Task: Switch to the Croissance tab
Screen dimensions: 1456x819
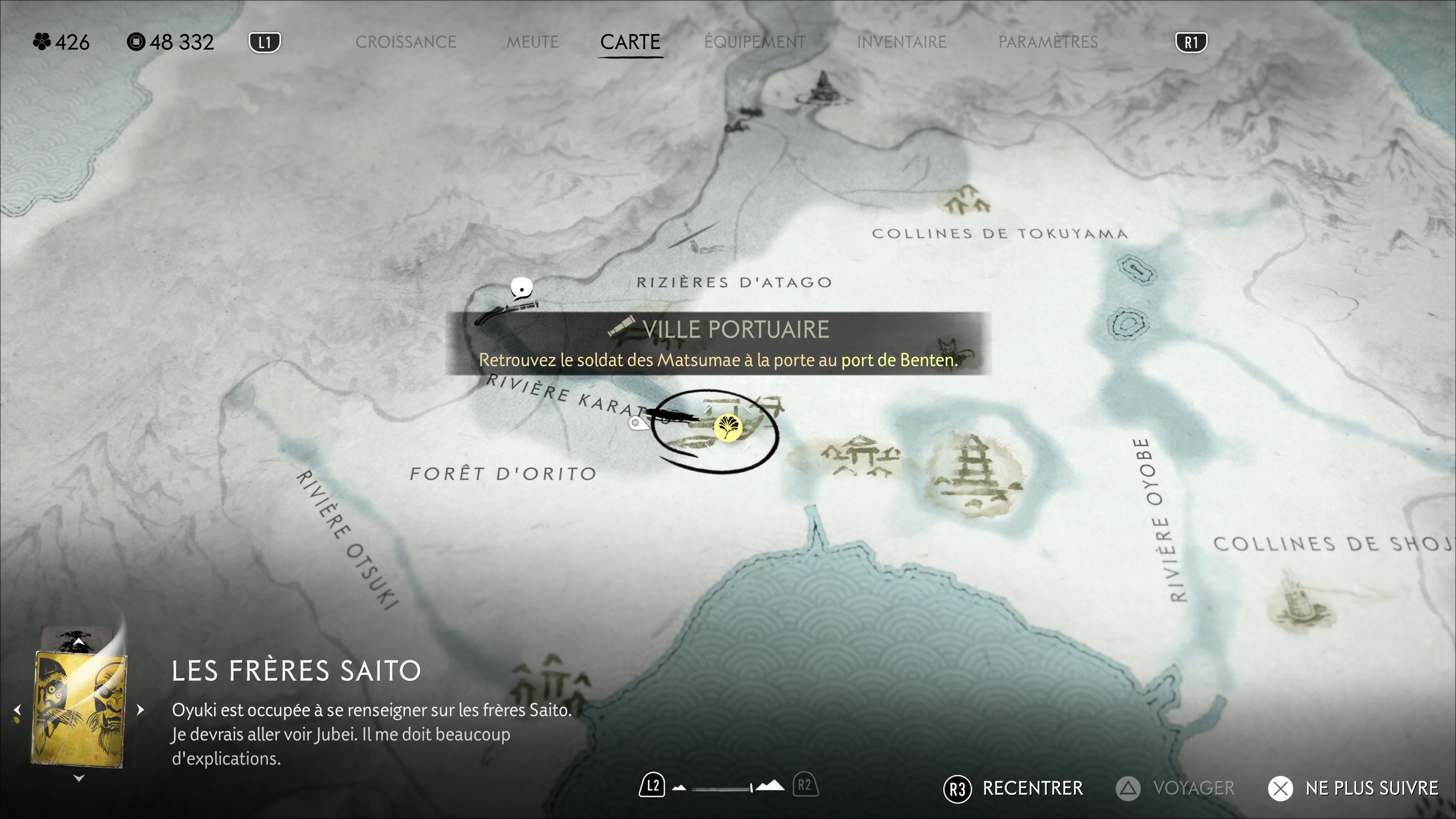Action: coord(405,42)
